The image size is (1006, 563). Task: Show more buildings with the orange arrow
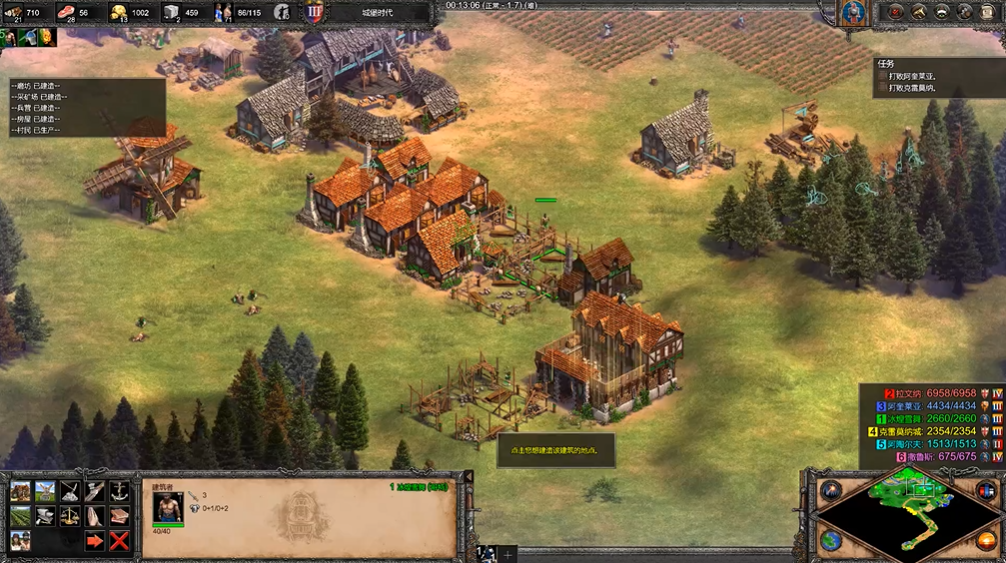tap(95, 541)
